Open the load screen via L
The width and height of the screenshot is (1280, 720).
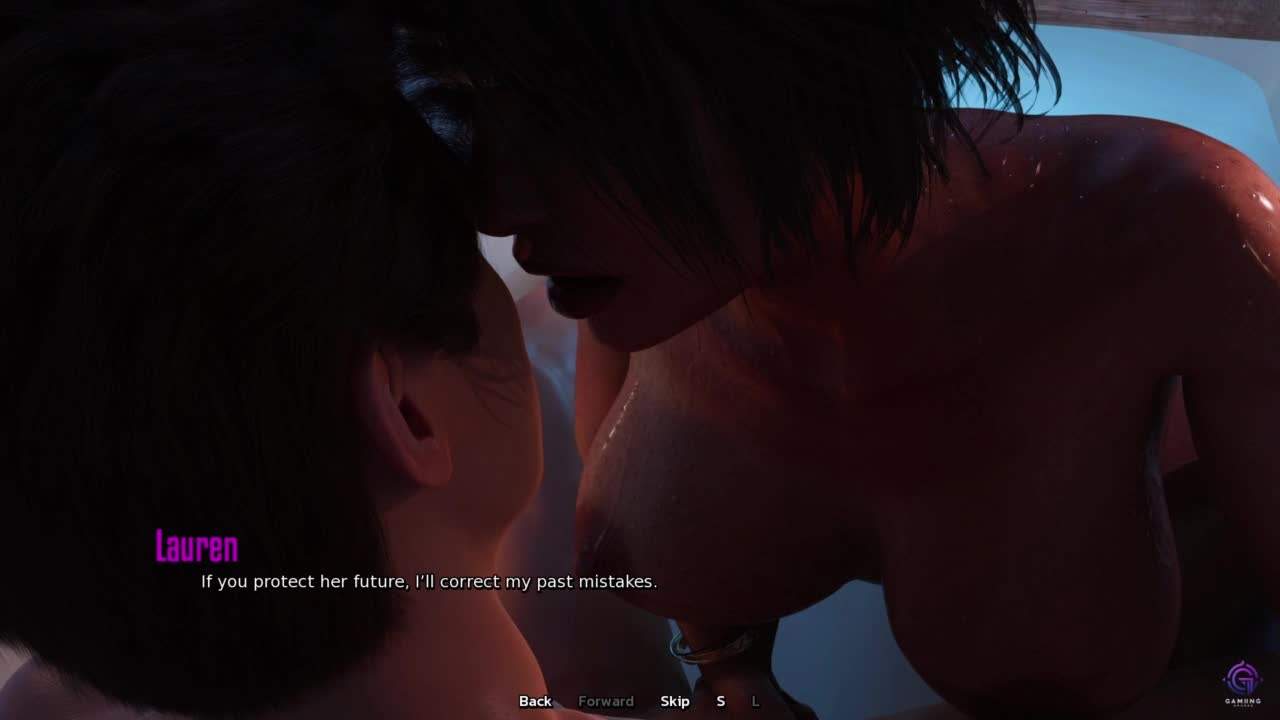[755, 701]
